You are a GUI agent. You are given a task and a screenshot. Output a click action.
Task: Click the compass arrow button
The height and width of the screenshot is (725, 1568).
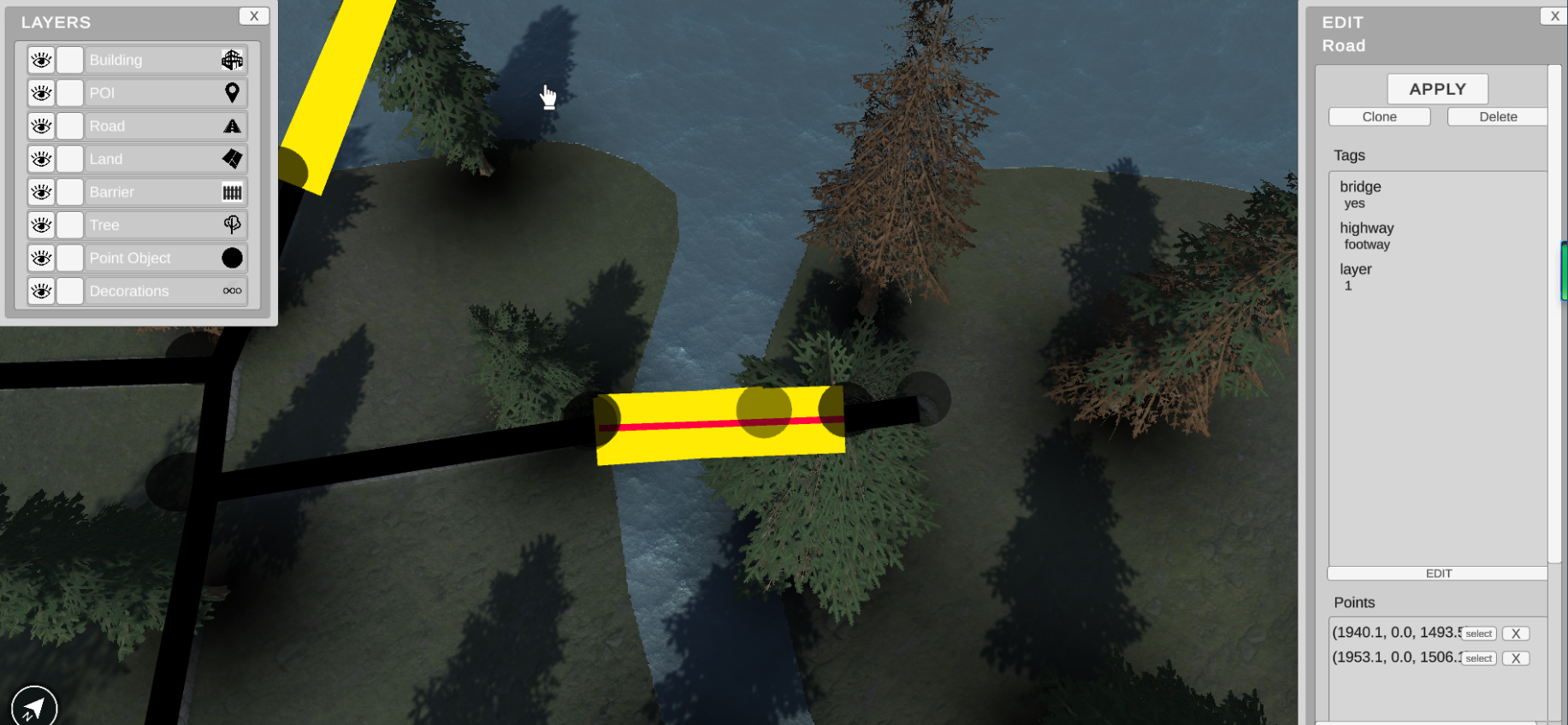pos(34,707)
